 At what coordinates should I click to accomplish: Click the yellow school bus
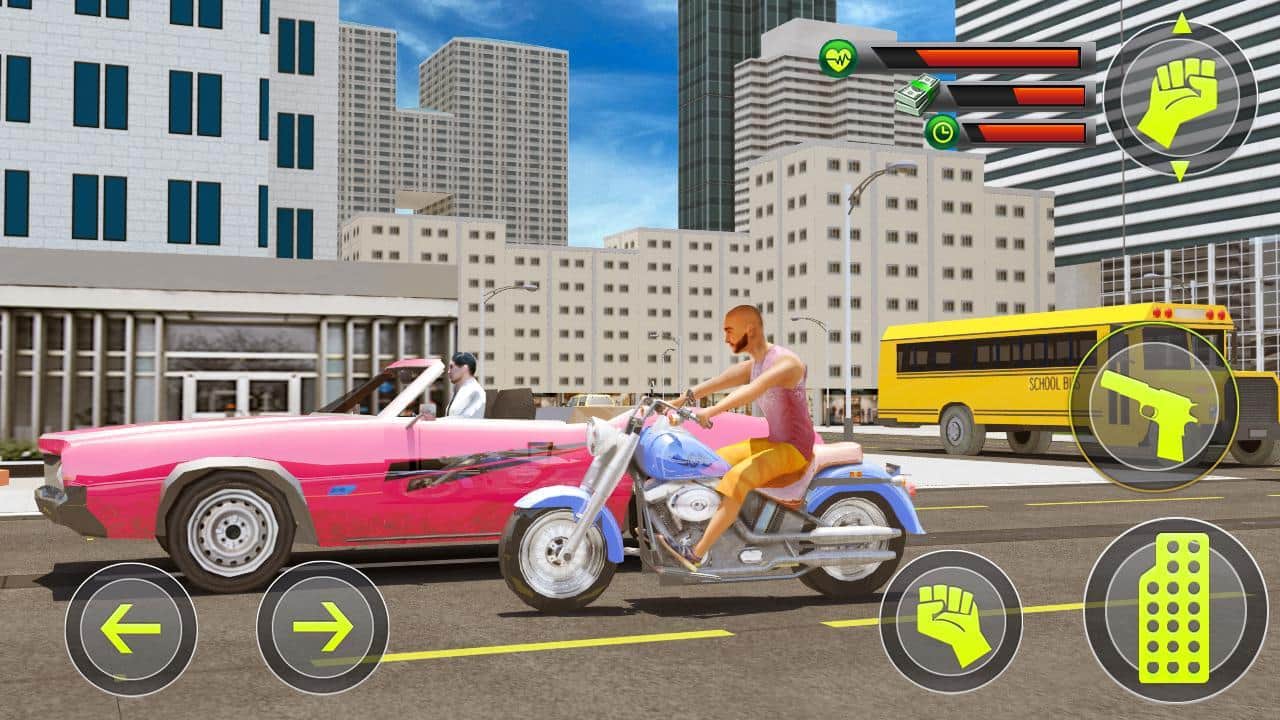click(990, 370)
